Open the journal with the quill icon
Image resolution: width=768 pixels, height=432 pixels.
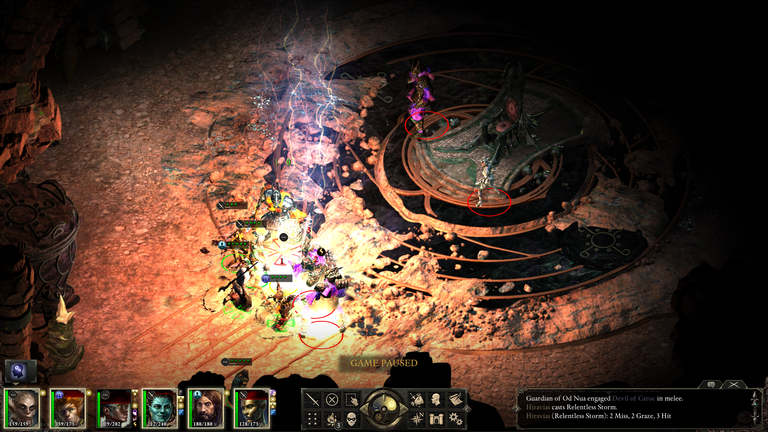tap(457, 399)
